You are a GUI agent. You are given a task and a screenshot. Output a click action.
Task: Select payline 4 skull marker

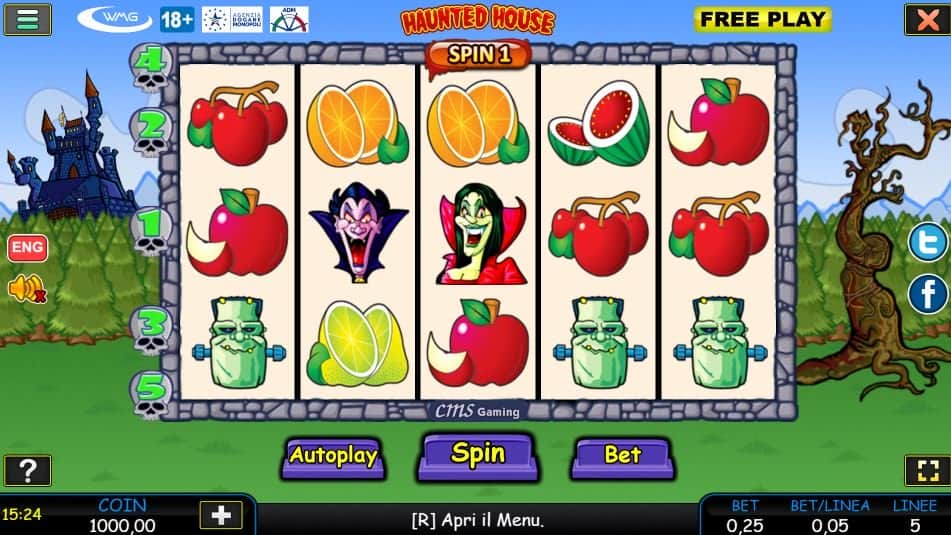pos(150,64)
